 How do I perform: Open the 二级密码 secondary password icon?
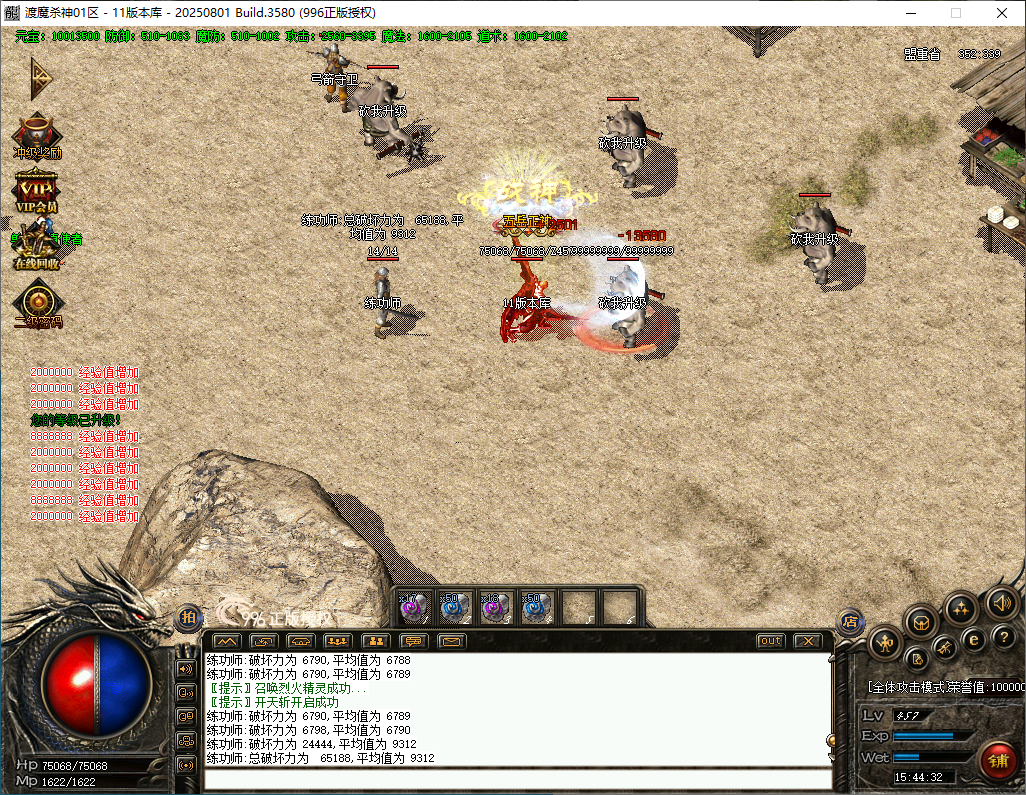coord(38,304)
